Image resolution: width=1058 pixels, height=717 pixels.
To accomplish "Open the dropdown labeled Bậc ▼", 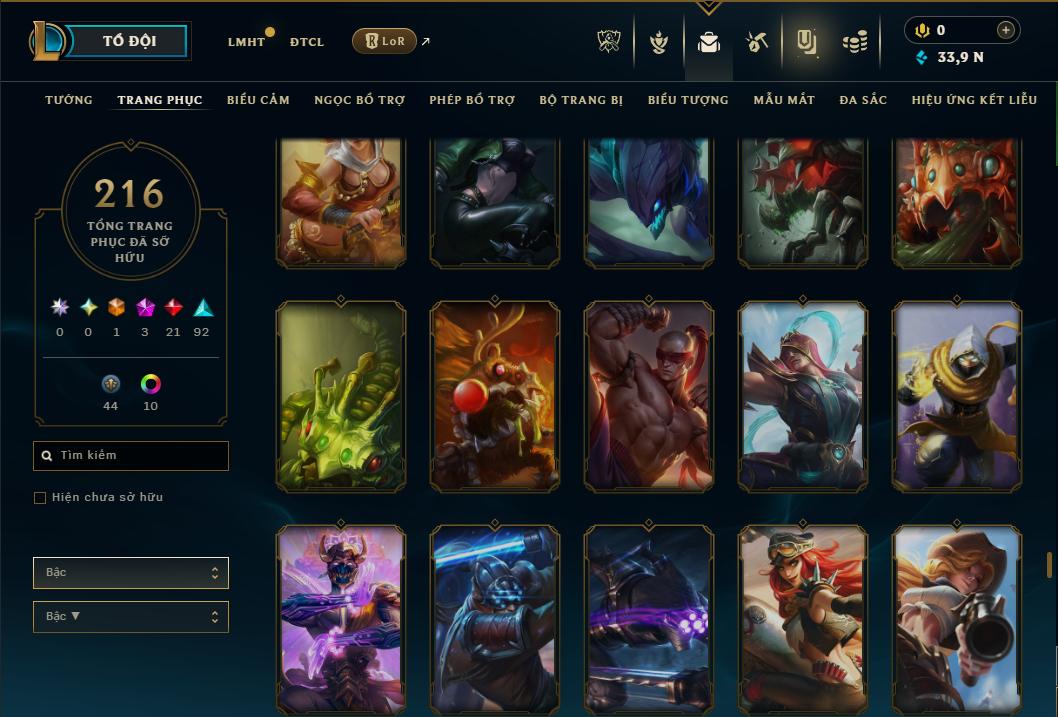I will [131, 617].
